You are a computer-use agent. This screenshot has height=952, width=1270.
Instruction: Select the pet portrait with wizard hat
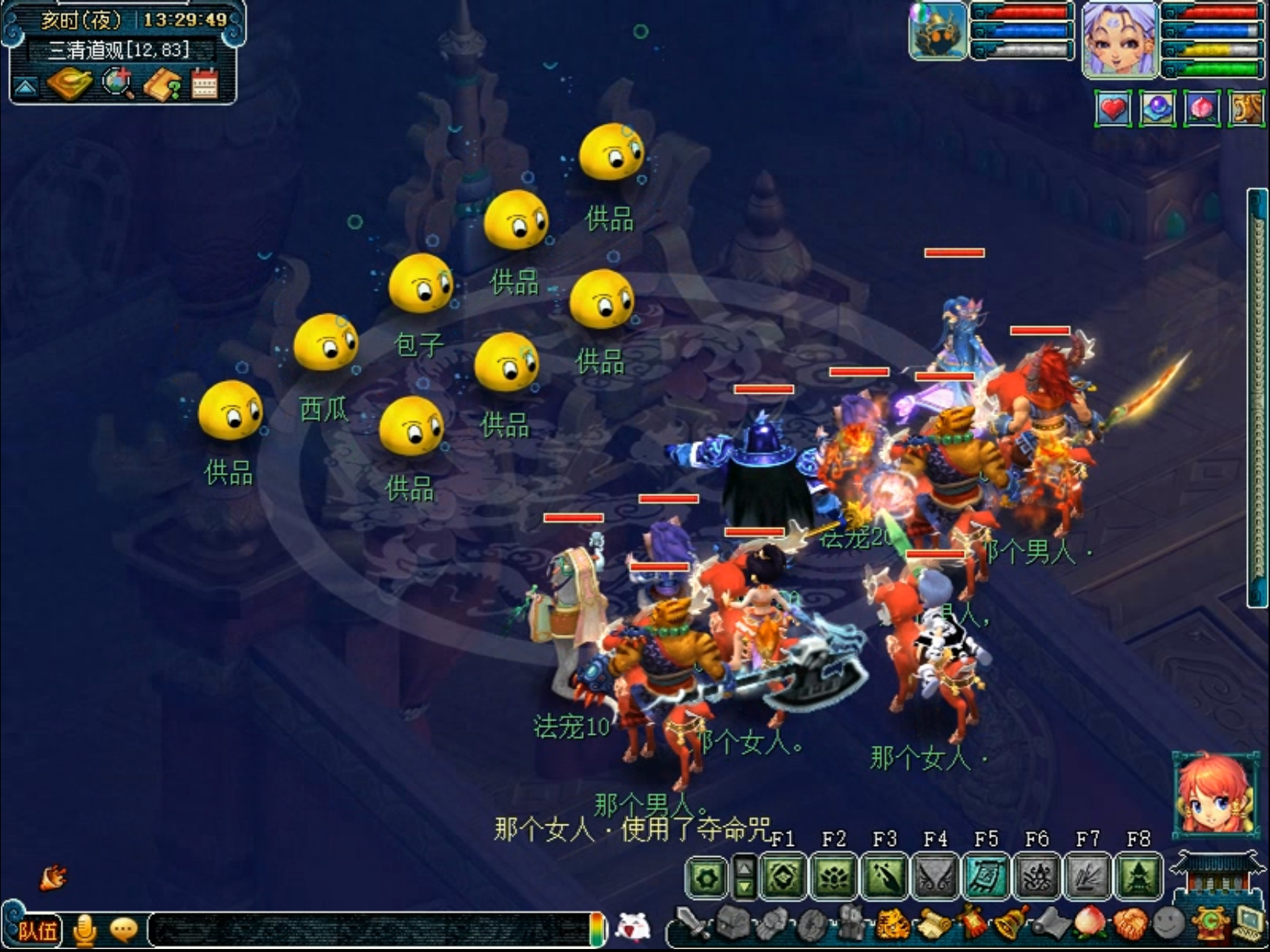click(939, 31)
